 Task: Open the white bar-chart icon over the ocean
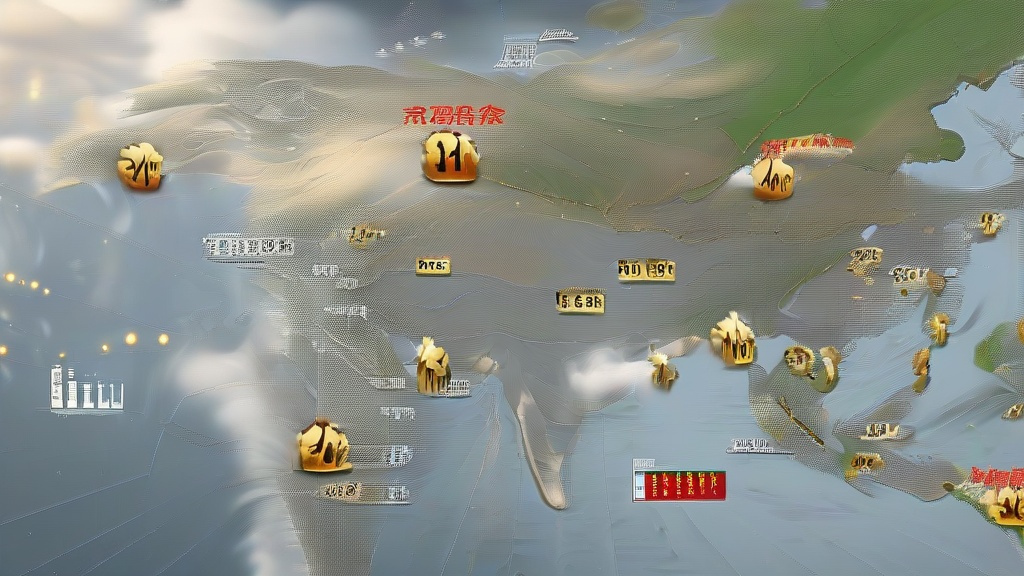[87, 388]
